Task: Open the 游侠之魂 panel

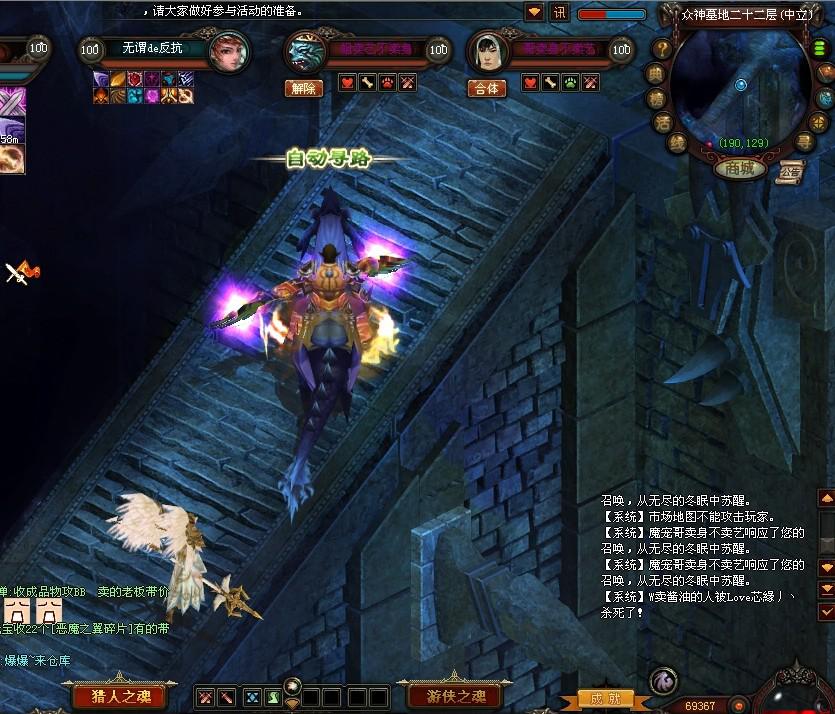Action: click(456, 696)
